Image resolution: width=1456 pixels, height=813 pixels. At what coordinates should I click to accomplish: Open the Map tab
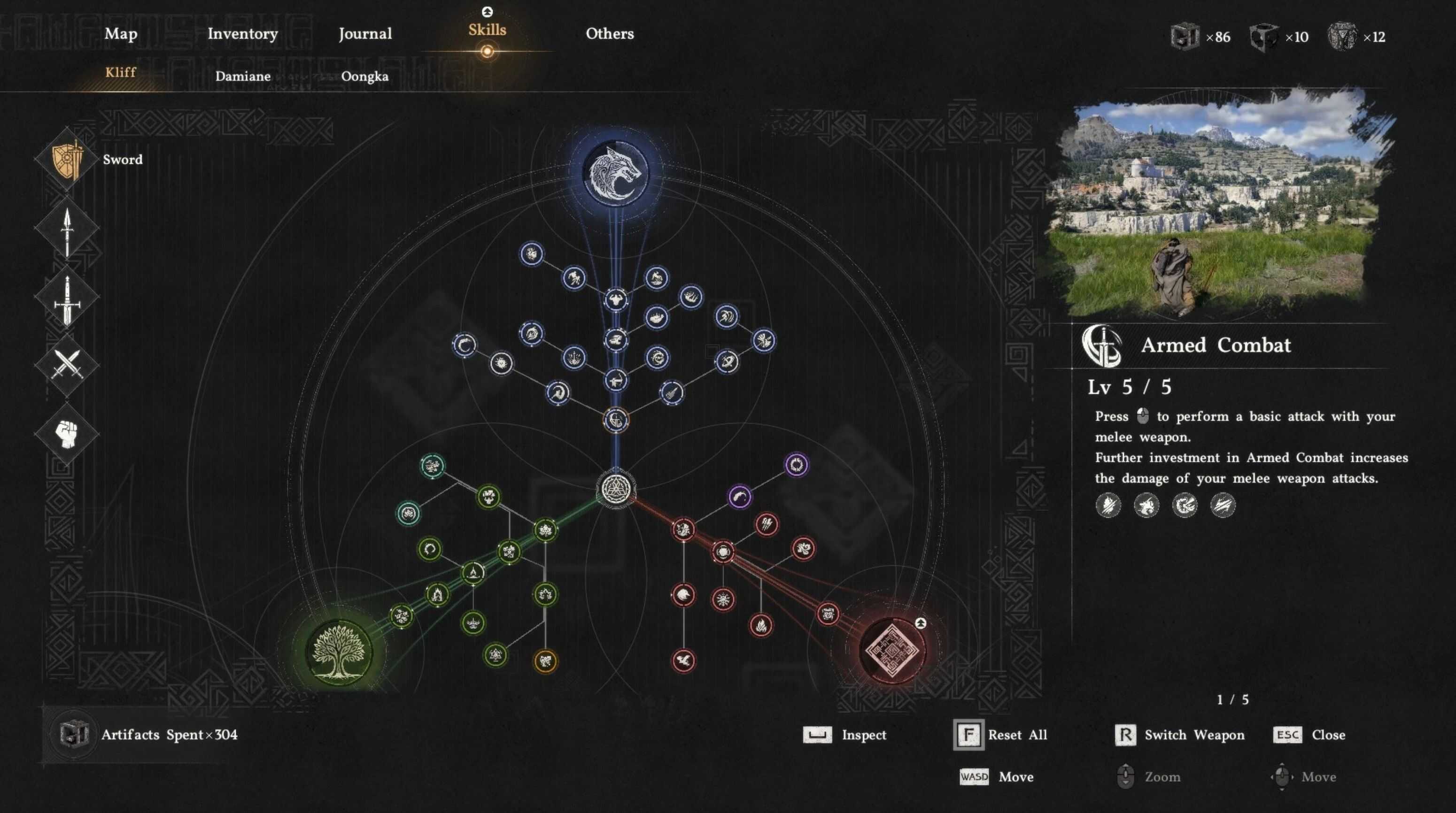(121, 34)
